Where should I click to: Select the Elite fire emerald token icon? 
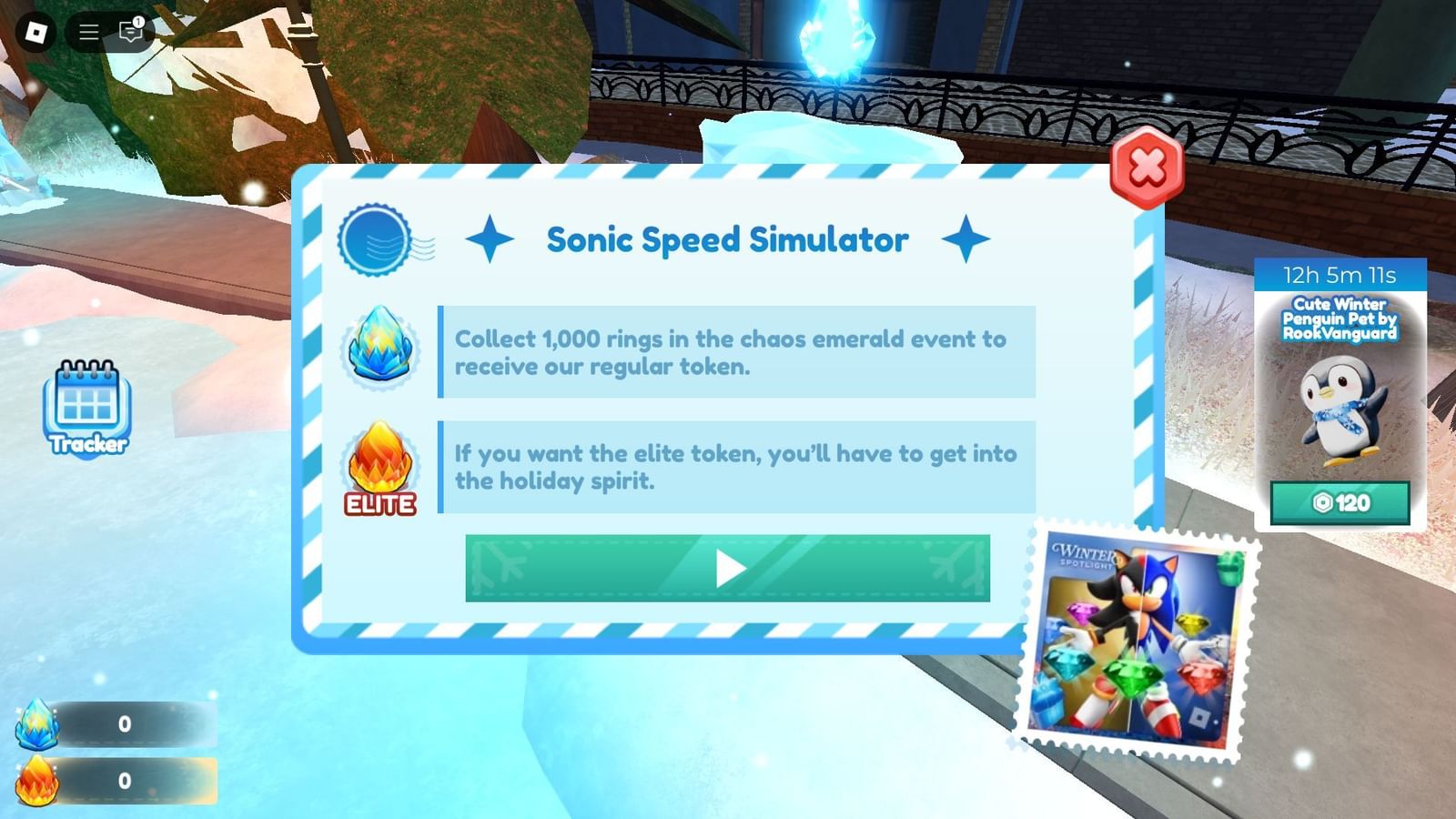tap(379, 464)
